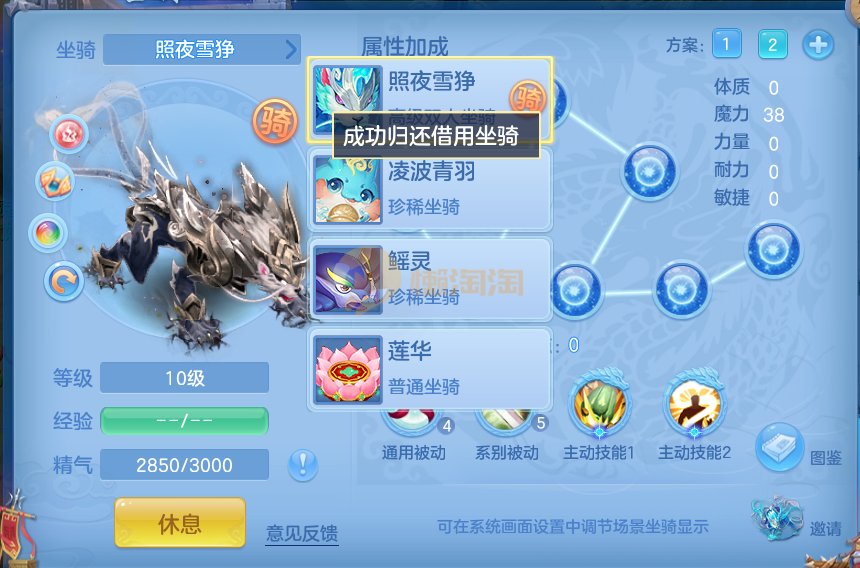
Task: Toggle the orange 骑 ride button beside mount
Action: (275, 122)
